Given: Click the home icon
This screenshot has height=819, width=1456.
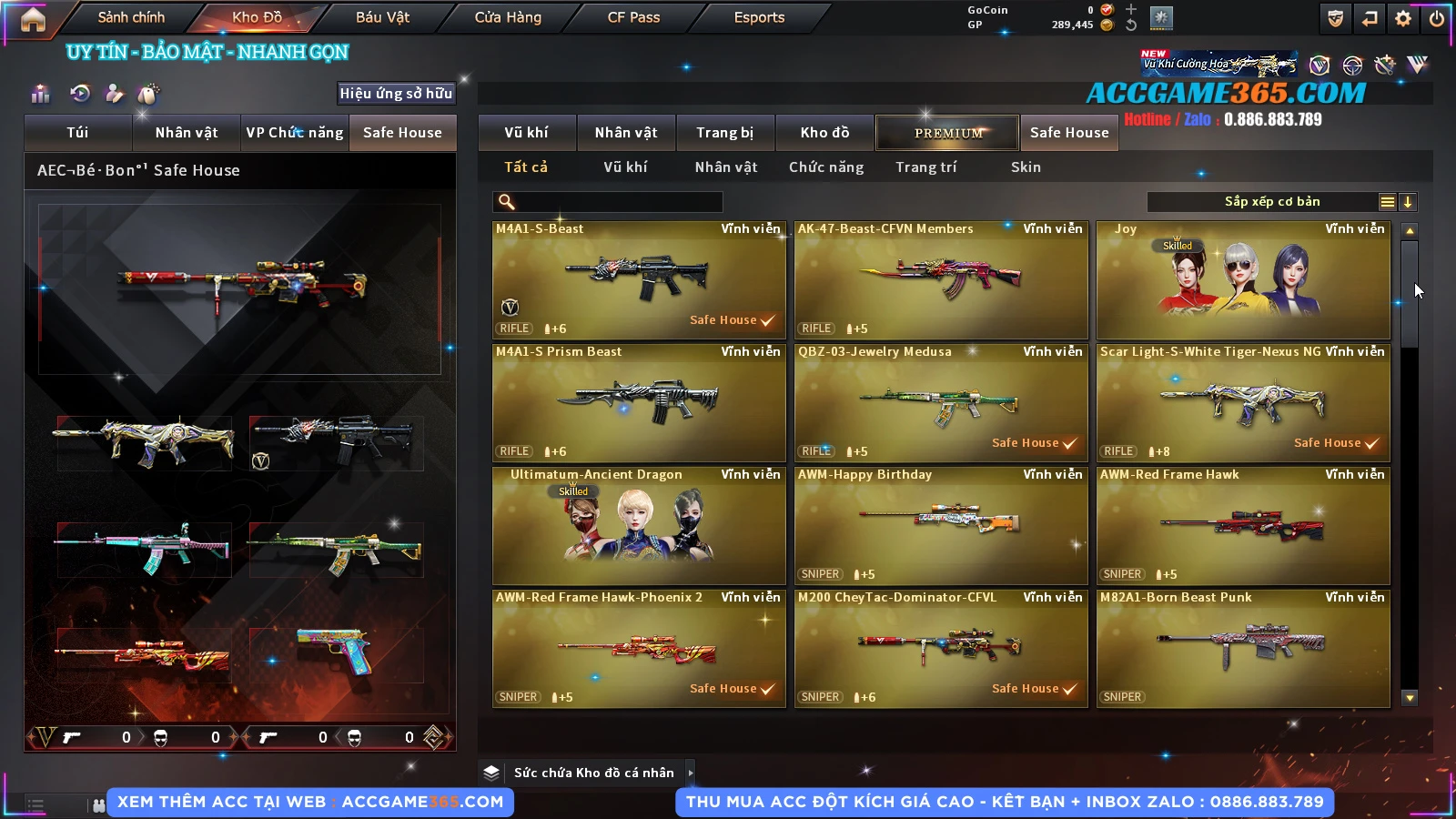Looking at the screenshot, I should [x=33, y=19].
